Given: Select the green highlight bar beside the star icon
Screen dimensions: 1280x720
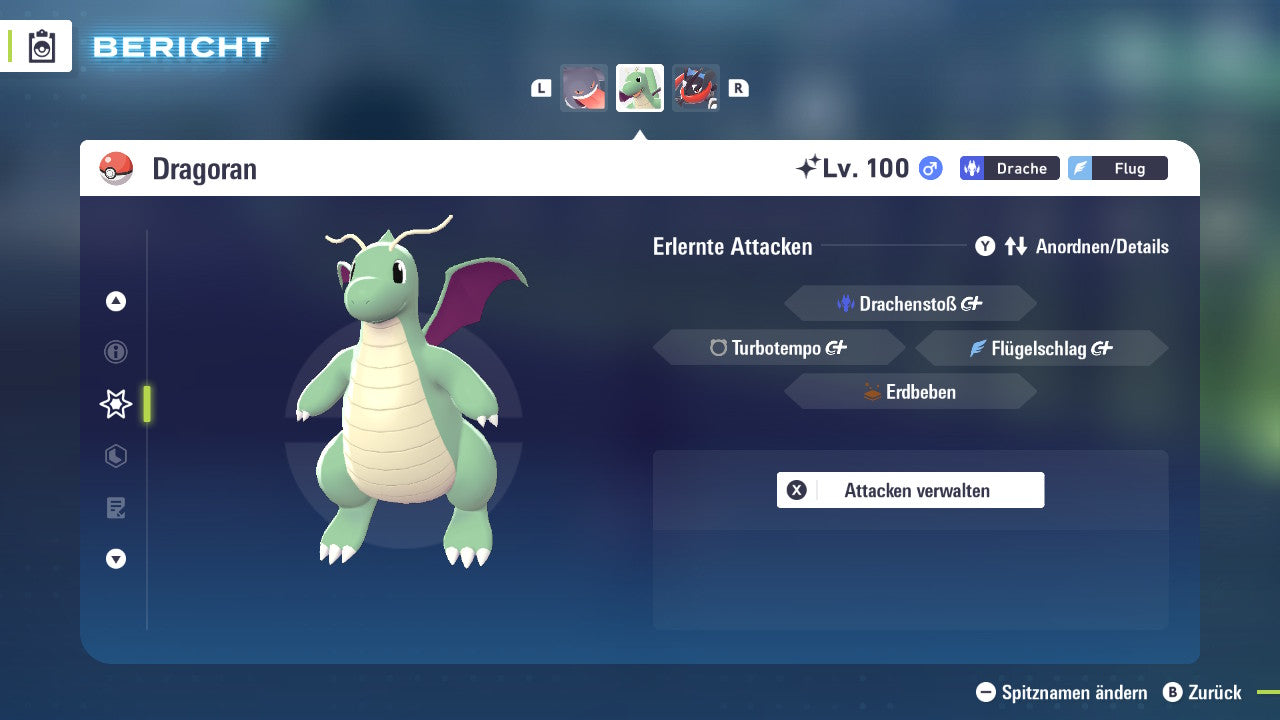Looking at the screenshot, I should [x=145, y=404].
